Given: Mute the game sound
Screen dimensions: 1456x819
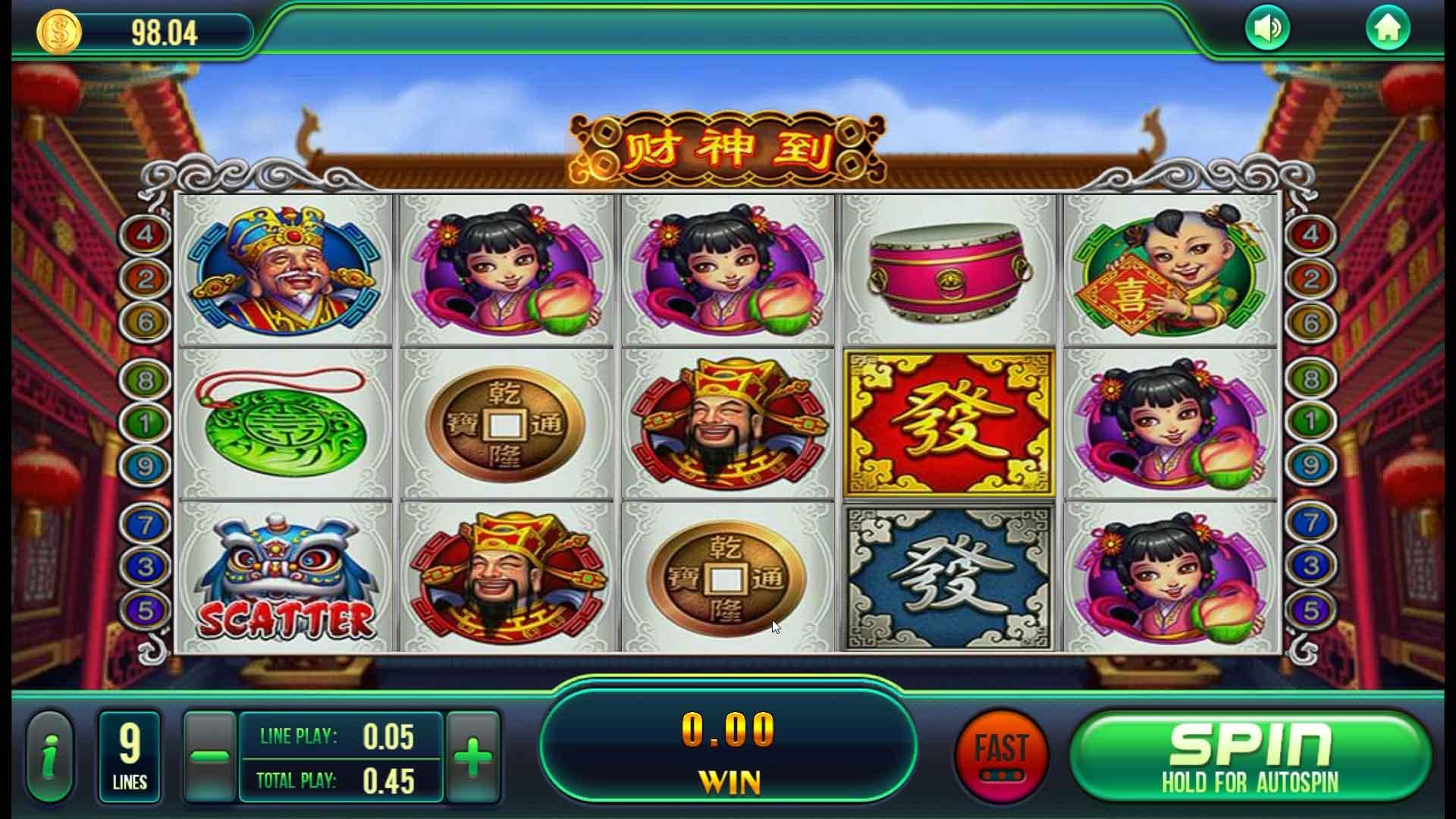Looking at the screenshot, I should [x=1269, y=26].
